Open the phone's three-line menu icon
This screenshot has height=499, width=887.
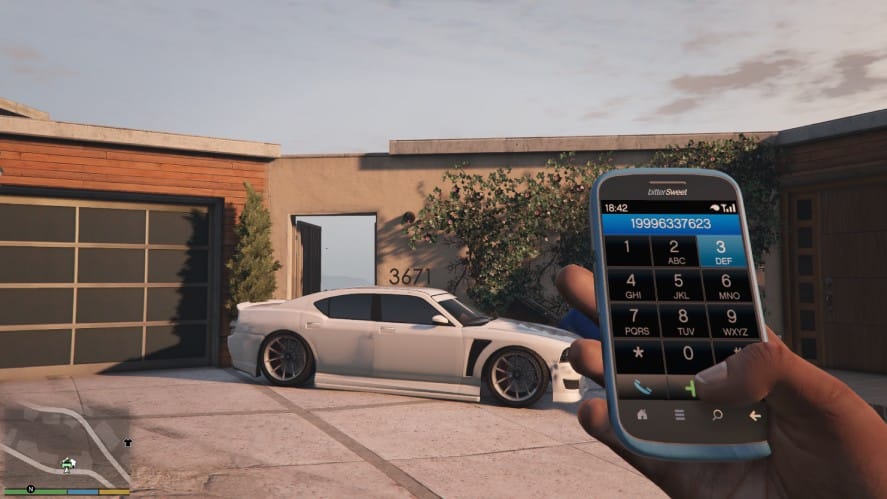click(x=679, y=414)
